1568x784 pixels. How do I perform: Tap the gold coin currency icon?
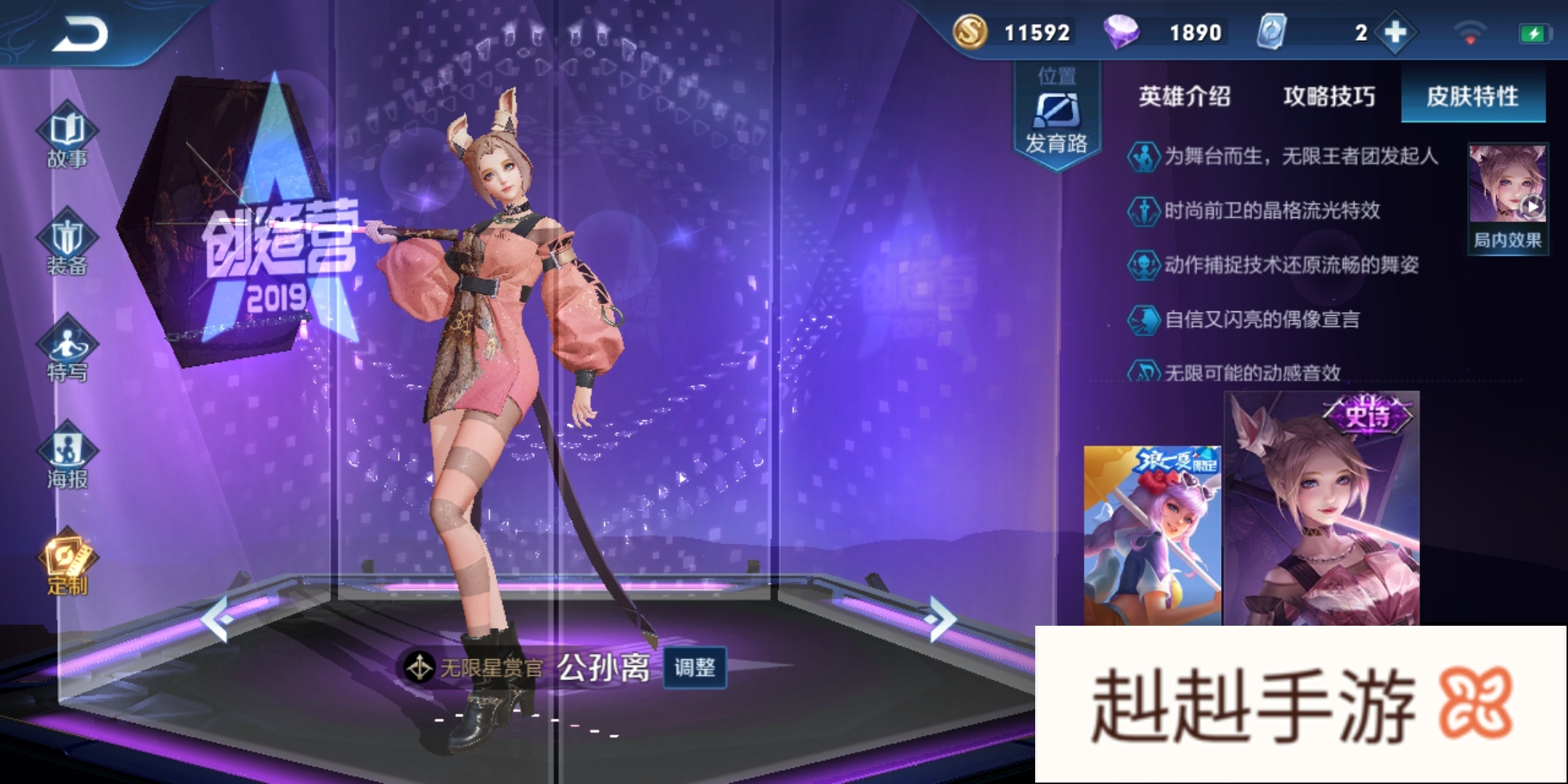tap(970, 32)
